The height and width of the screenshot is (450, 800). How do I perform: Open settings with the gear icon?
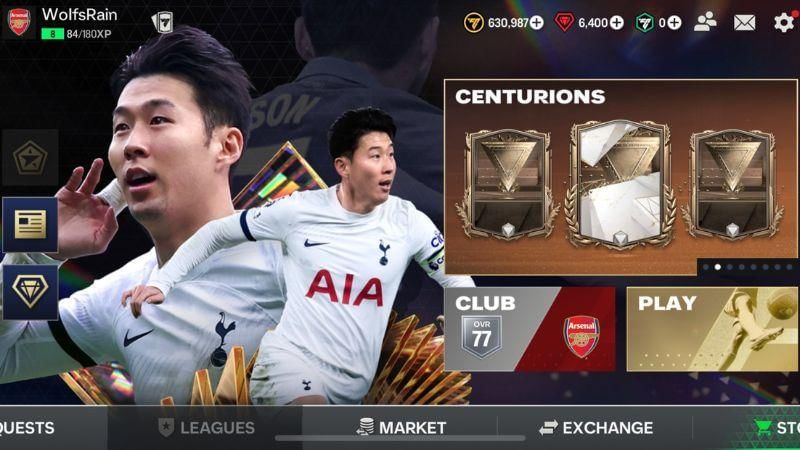[x=784, y=22]
